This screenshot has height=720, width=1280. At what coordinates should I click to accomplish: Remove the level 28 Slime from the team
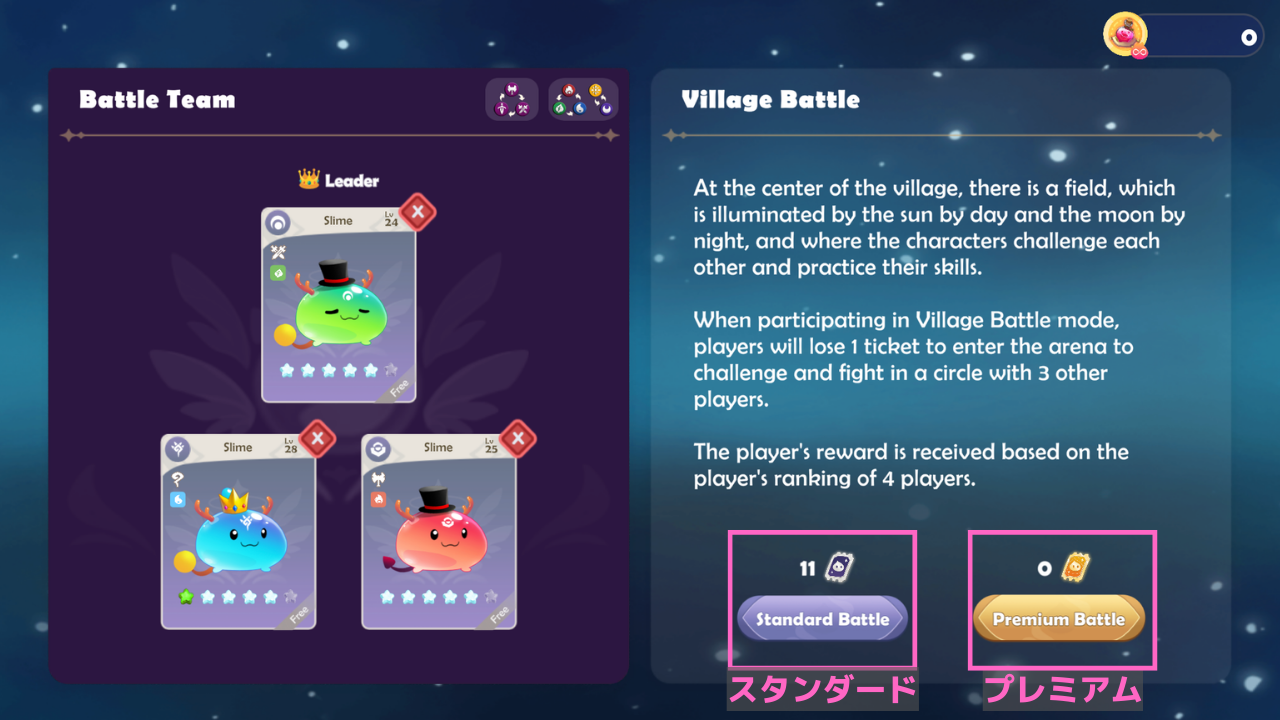(x=317, y=439)
